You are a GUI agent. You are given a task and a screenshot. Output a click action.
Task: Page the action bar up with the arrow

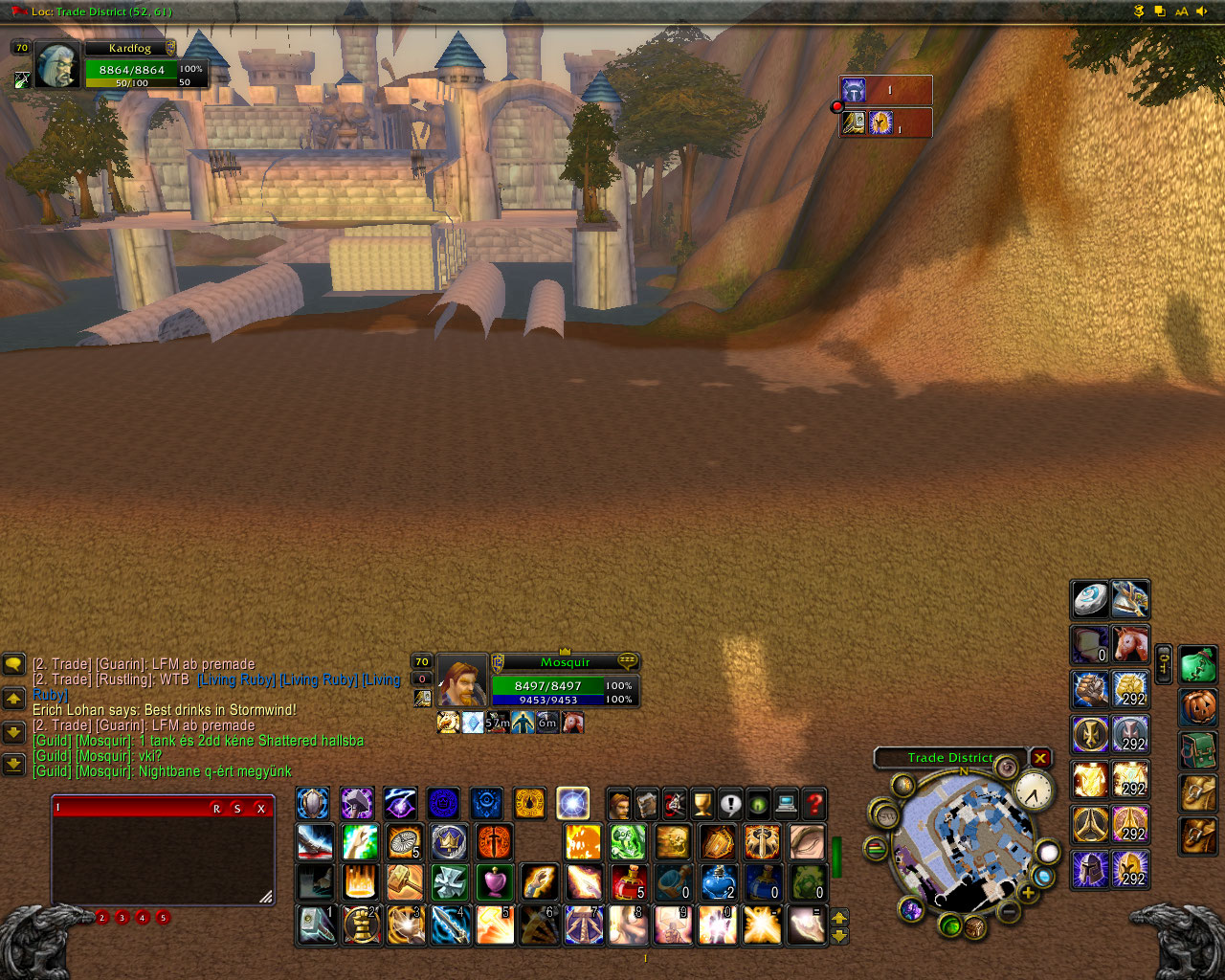click(839, 918)
